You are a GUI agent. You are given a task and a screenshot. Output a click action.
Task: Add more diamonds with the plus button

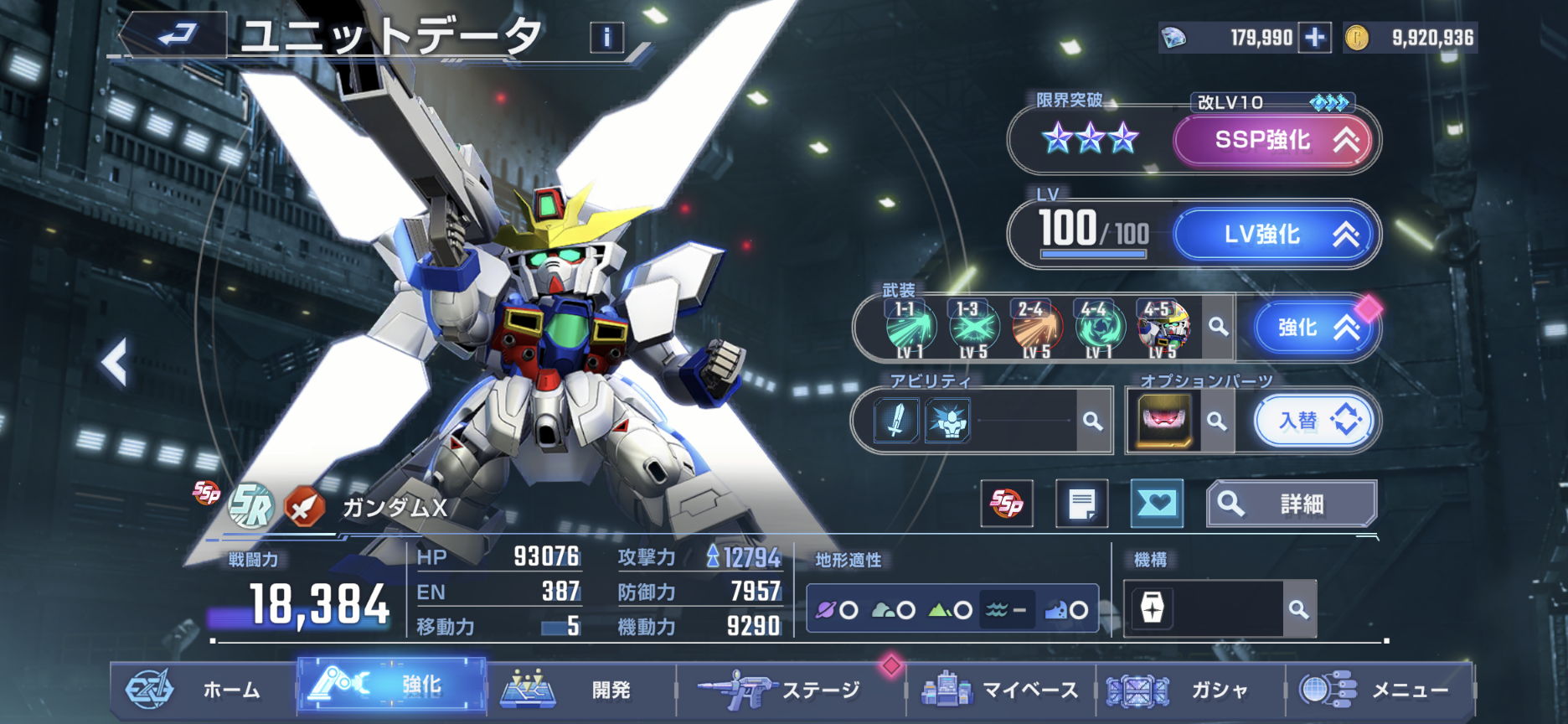click(1315, 38)
